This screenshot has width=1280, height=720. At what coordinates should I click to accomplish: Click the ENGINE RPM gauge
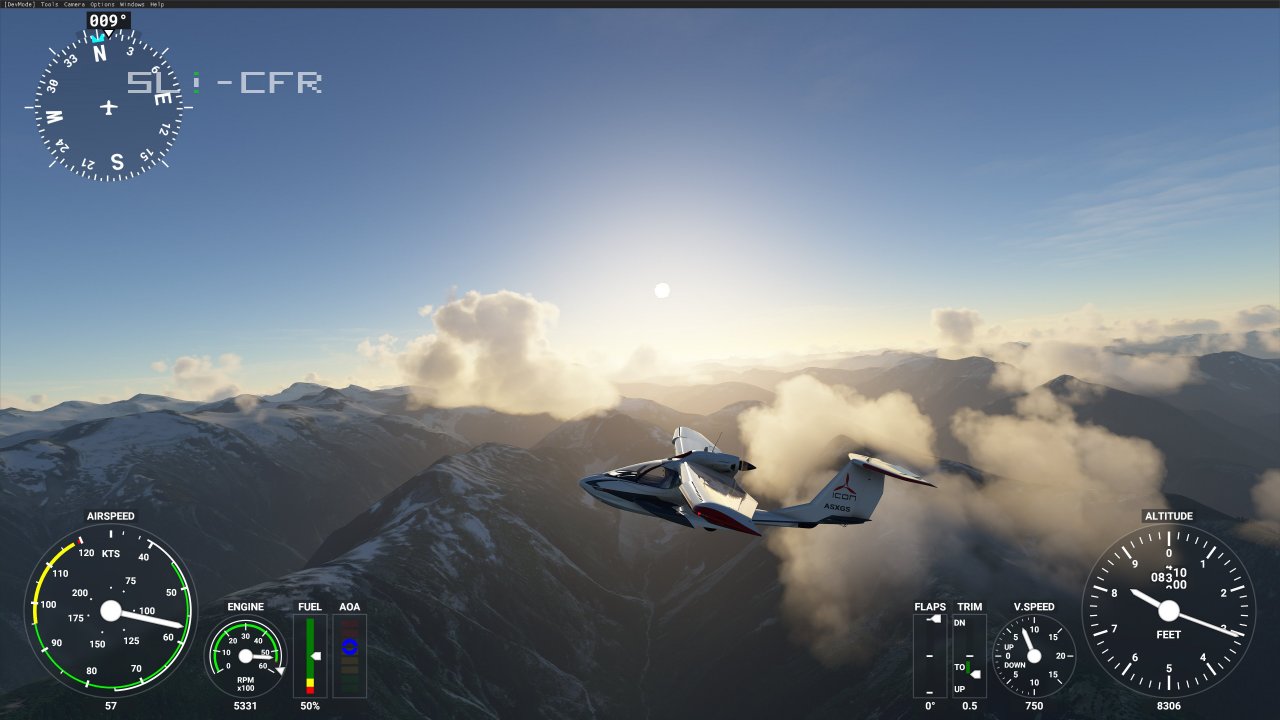tap(245, 657)
